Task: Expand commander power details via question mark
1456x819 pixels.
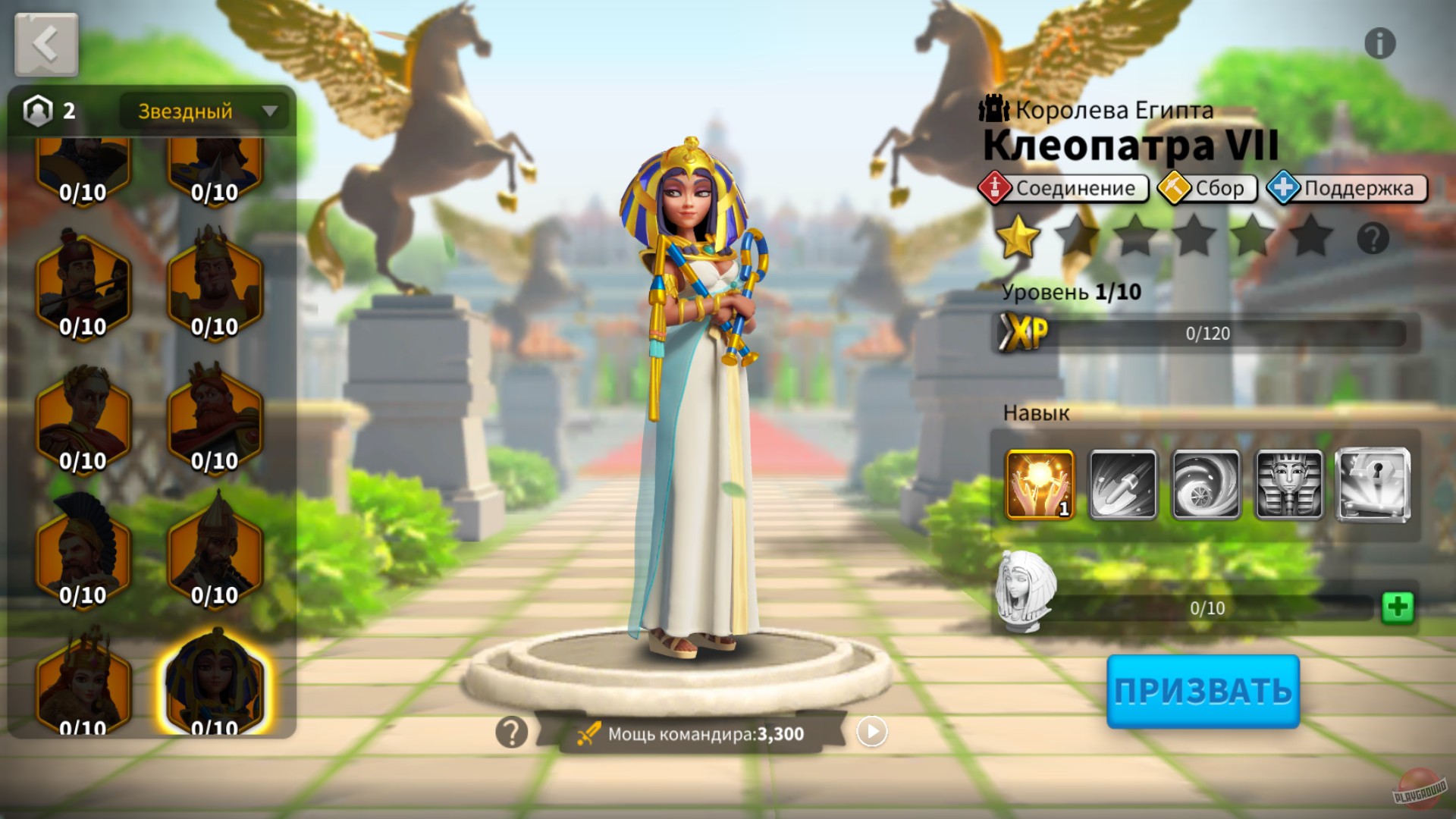Action: click(x=510, y=731)
